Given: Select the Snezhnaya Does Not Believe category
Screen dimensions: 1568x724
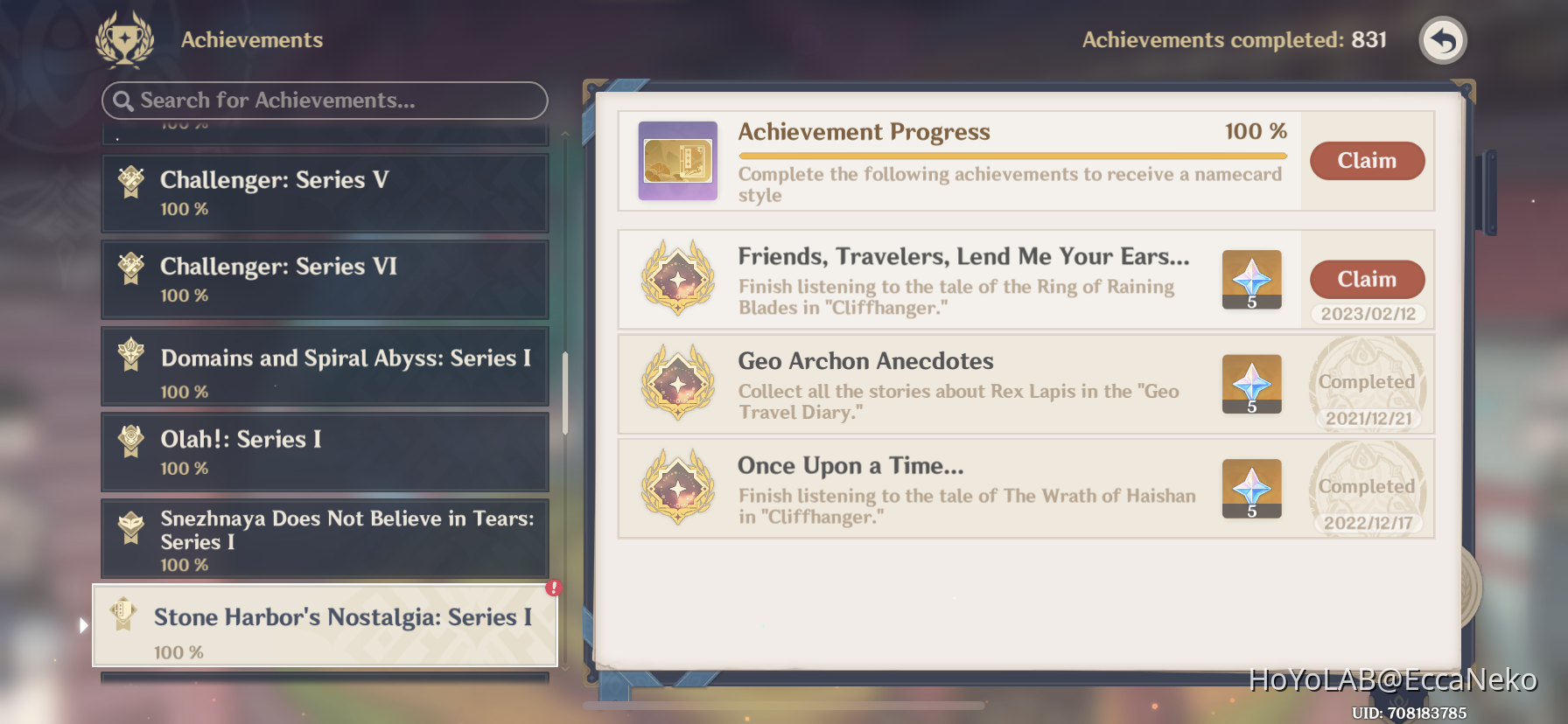Looking at the screenshot, I should click(x=324, y=540).
